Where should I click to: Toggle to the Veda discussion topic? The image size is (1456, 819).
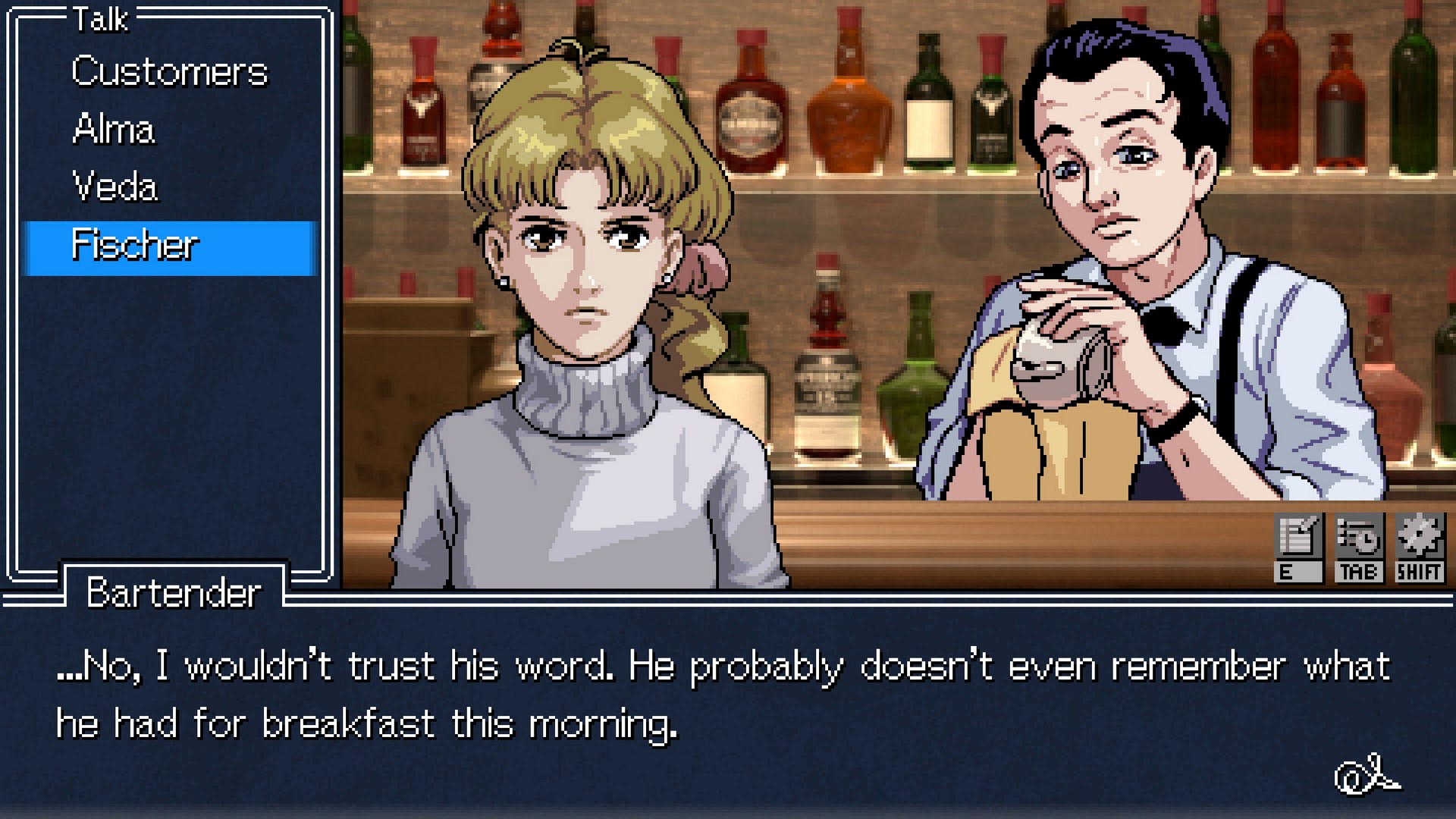pos(115,186)
